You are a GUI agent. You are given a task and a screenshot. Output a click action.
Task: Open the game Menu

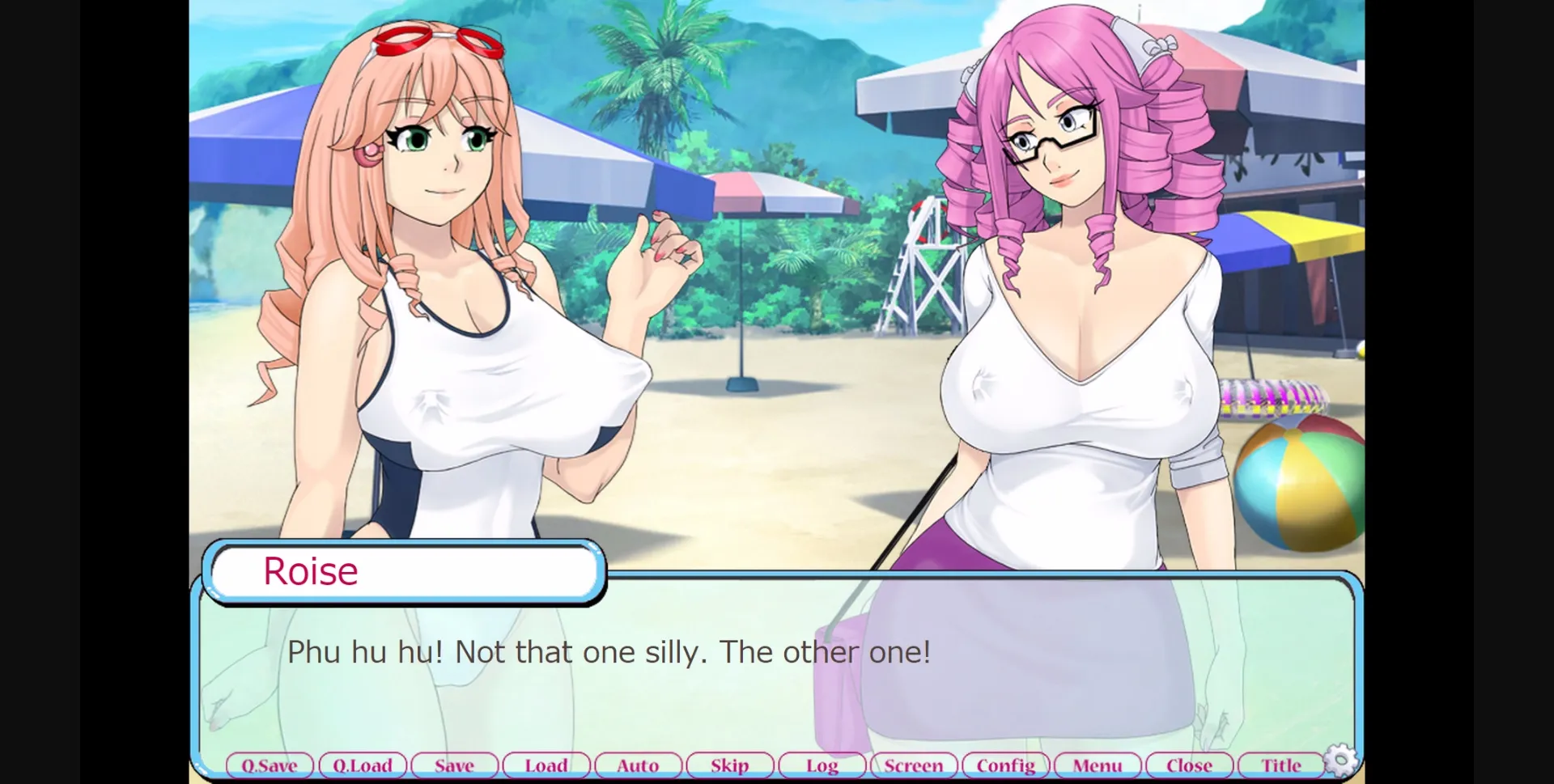(1098, 765)
